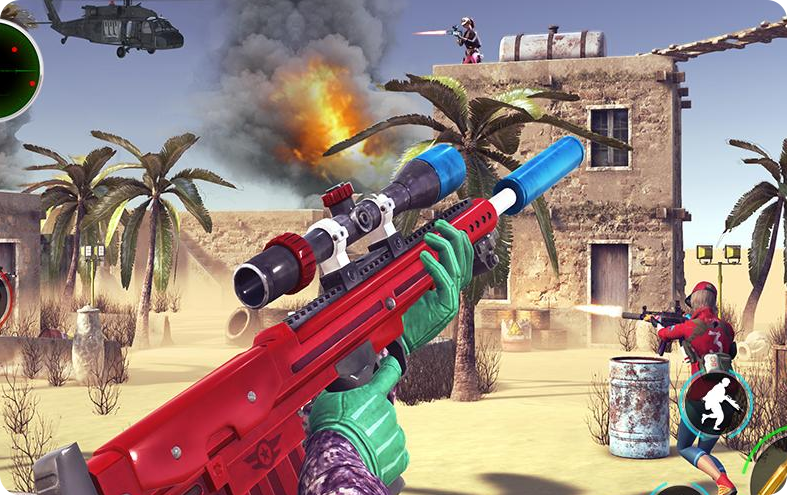Tap the crouching soldier stance button
The image size is (787, 495).
pyautogui.click(x=715, y=403)
